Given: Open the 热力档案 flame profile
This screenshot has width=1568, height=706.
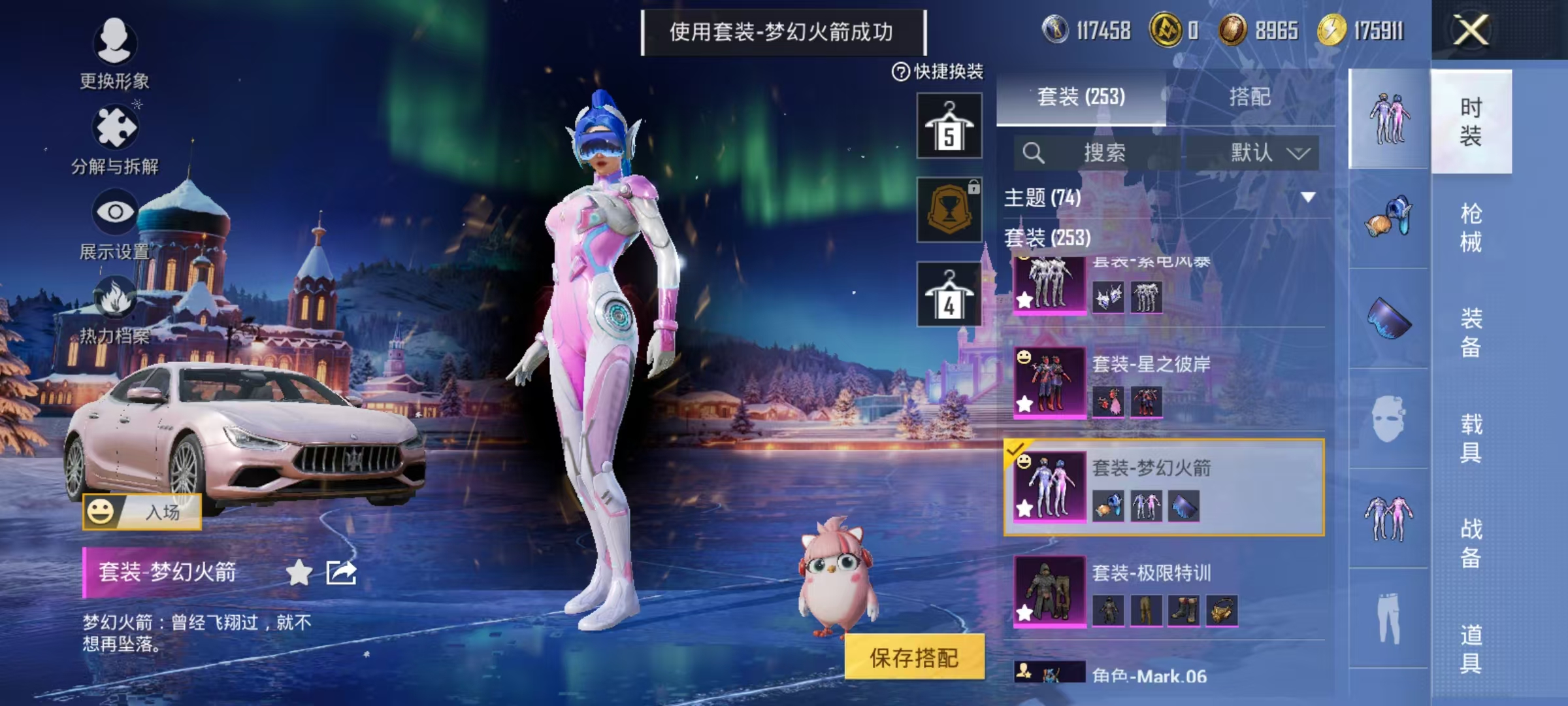Looking at the screenshot, I should point(115,314).
